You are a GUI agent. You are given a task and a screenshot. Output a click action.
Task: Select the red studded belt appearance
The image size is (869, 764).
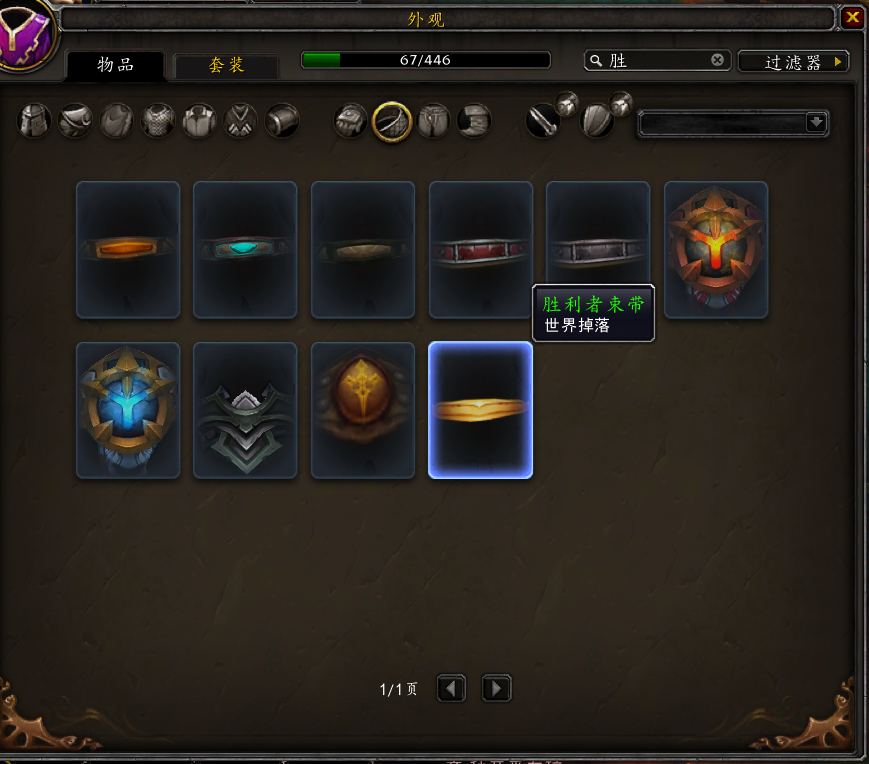(481, 249)
